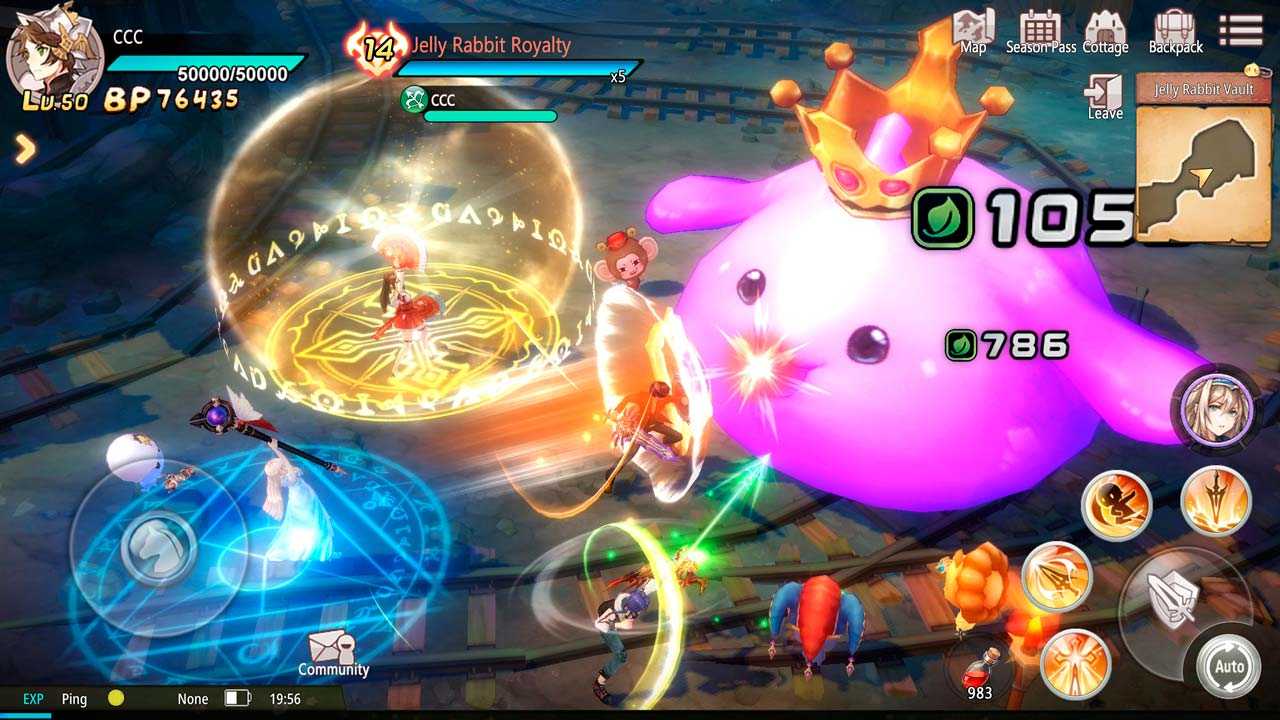This screenshot has width=1280, height=720.
Task: Select the blonde companion portrait
Action: 1215,407
